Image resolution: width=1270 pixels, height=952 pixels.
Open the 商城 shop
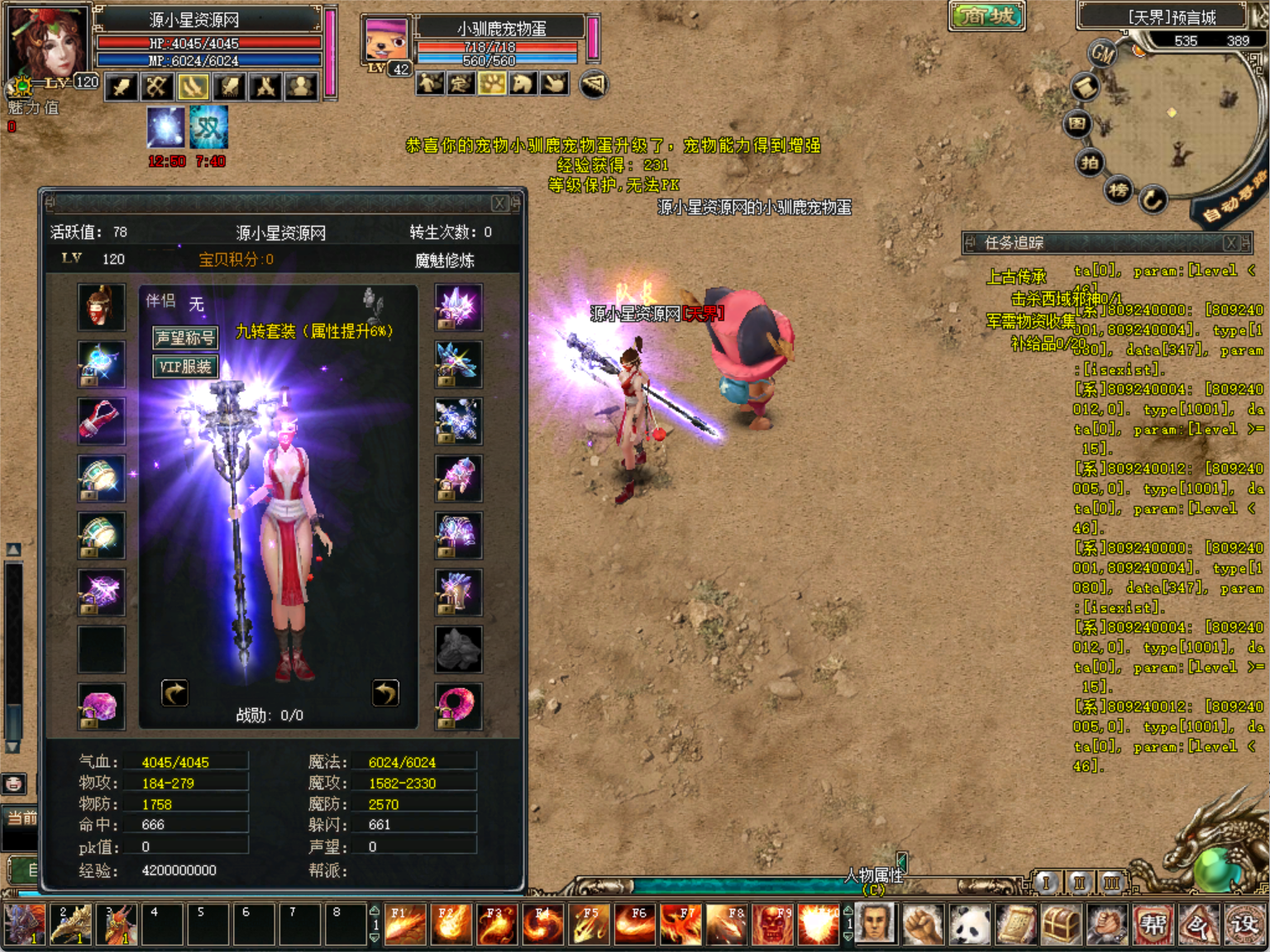[986, 15]
